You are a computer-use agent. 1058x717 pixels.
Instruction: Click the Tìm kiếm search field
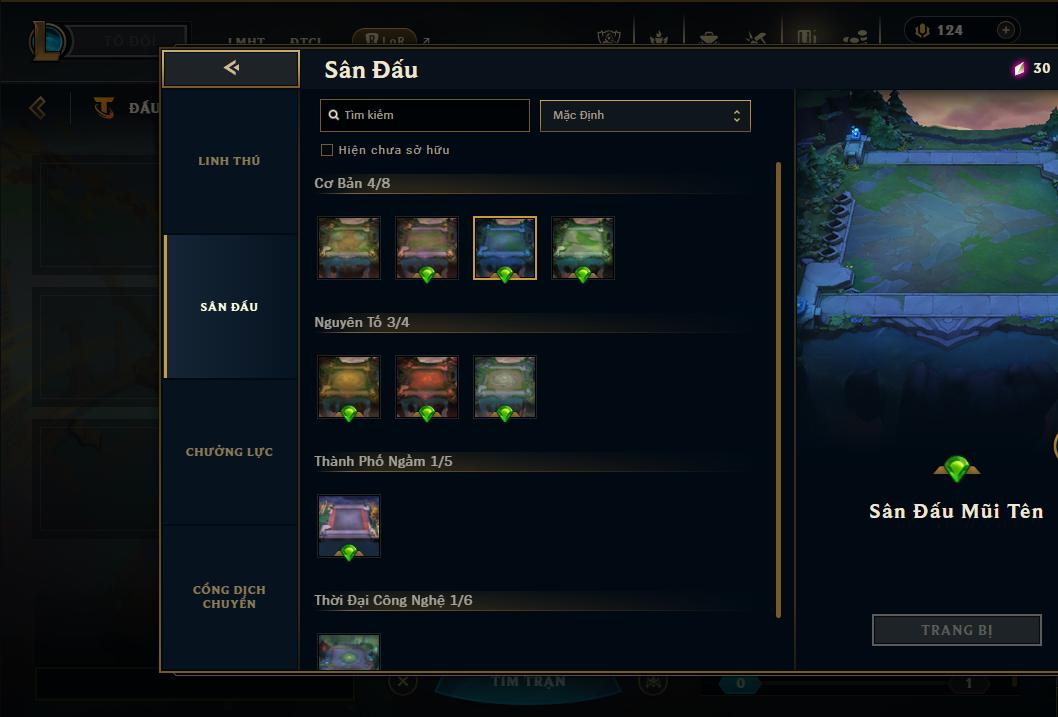coord(425,115)
